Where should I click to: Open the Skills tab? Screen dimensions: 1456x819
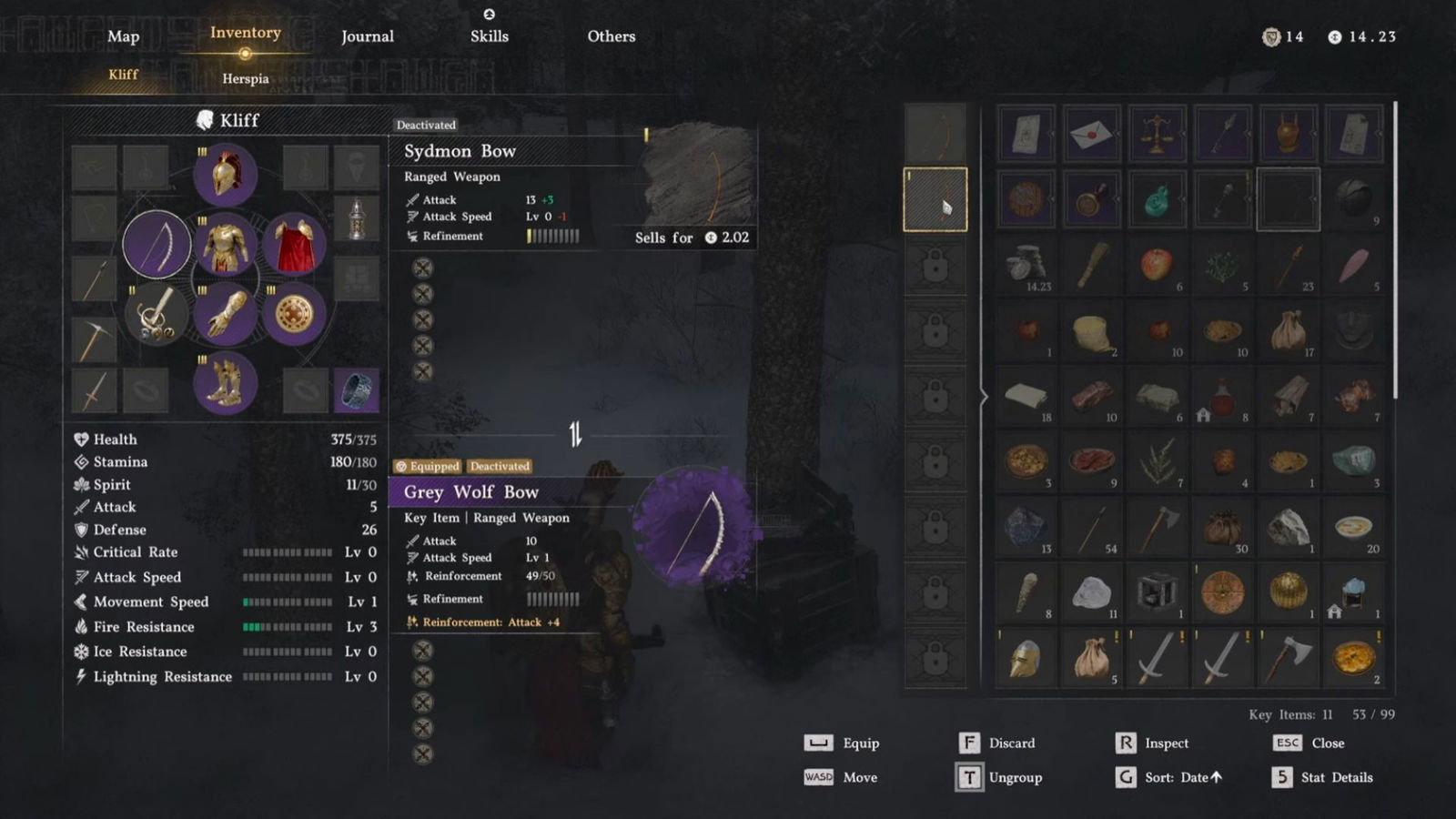pyautogui.click(x=490, y=36)
